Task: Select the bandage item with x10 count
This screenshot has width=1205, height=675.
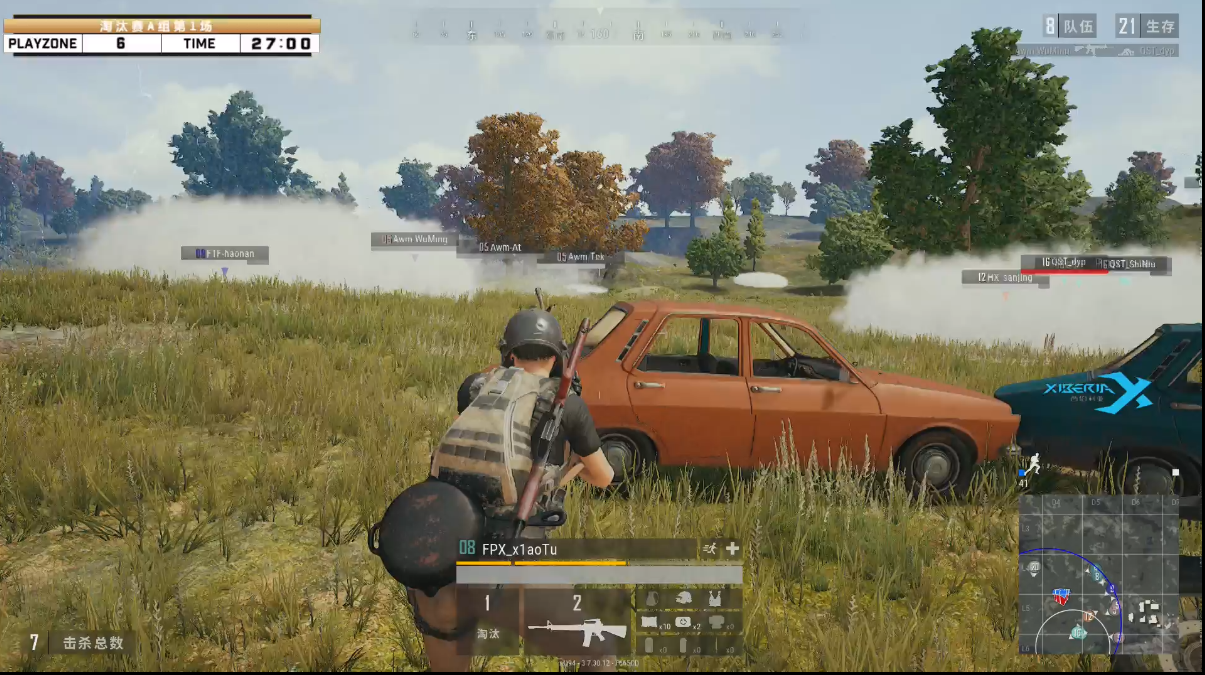Action: pyautogui.click(x=652, y=623)
